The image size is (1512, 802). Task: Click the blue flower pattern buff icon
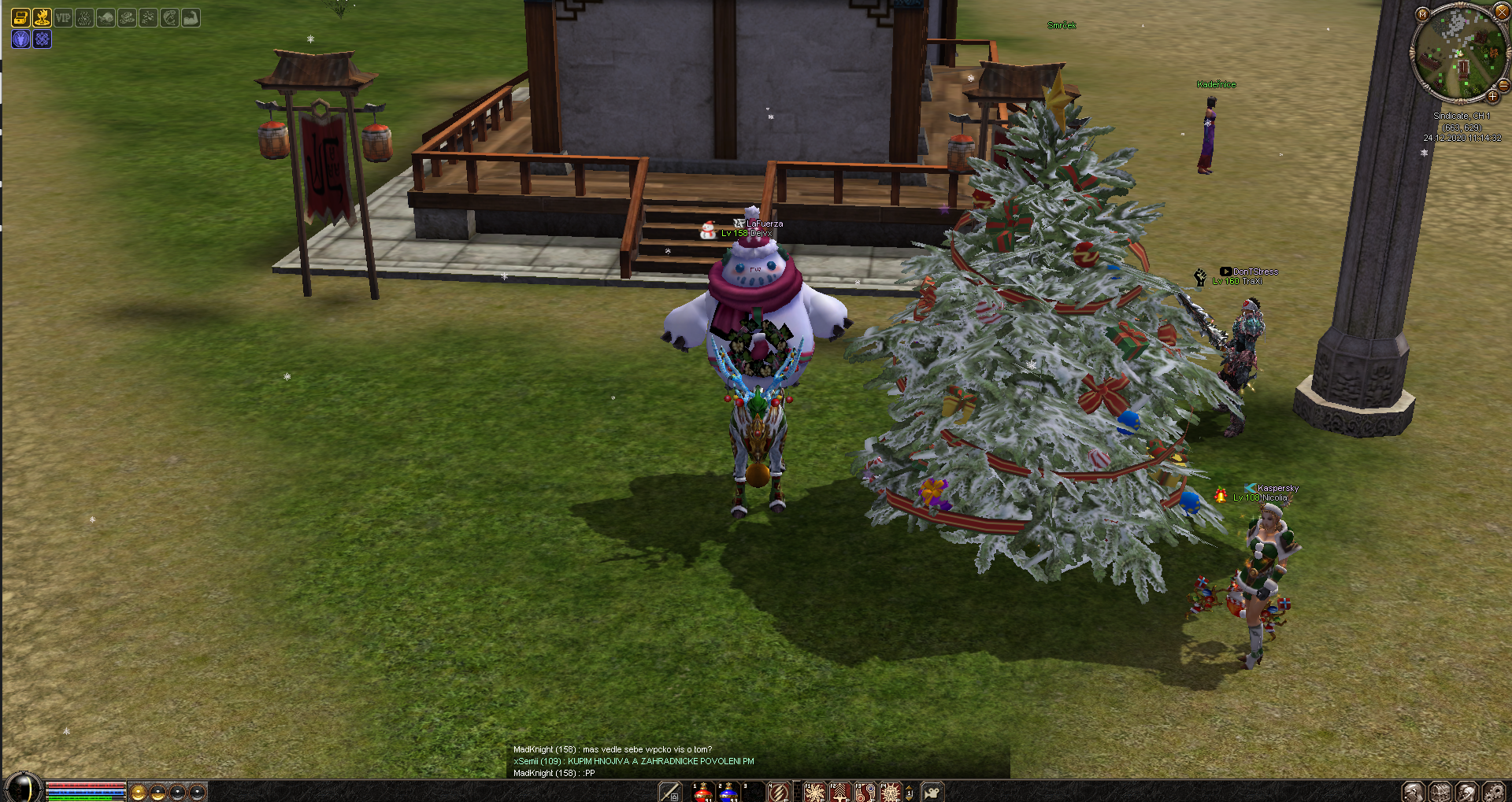[42, 39]
